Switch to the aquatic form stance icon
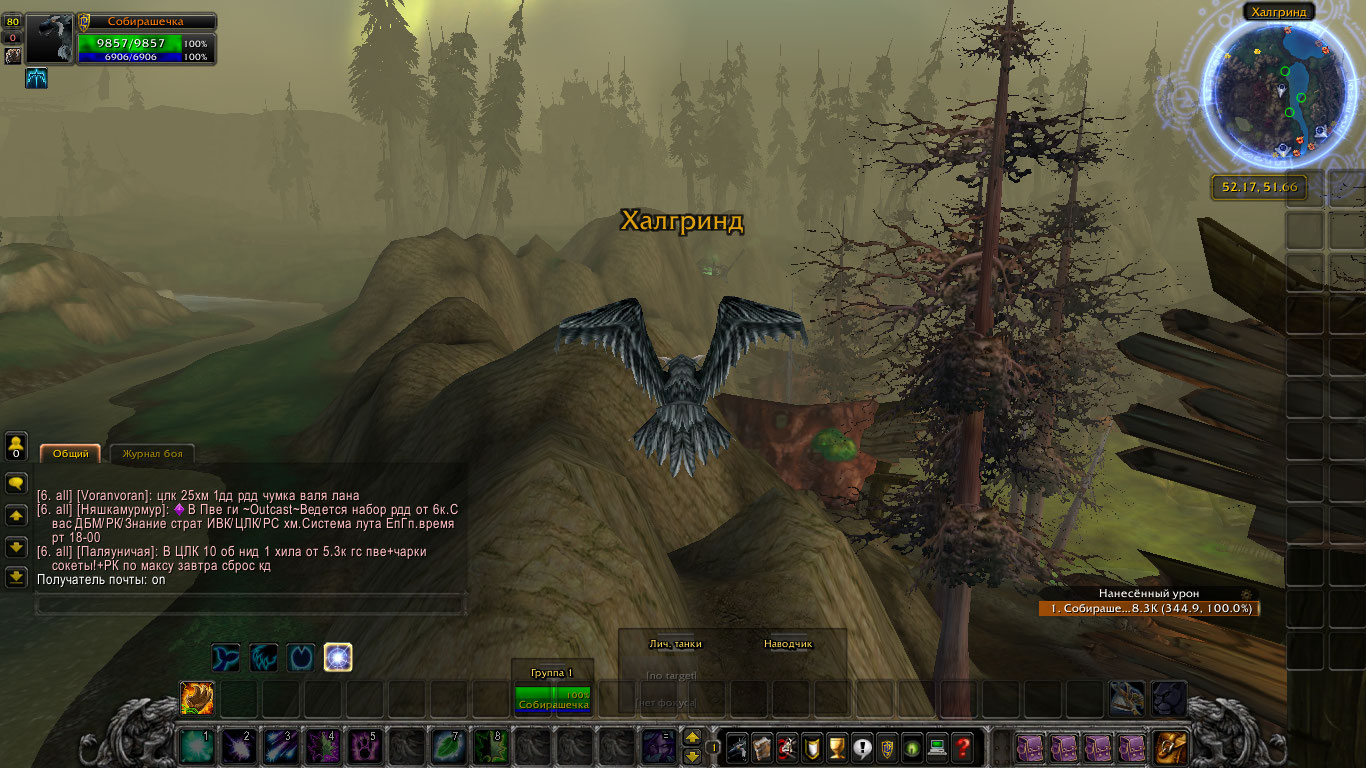The image size is (1366, 768). [x=225, y=657]
